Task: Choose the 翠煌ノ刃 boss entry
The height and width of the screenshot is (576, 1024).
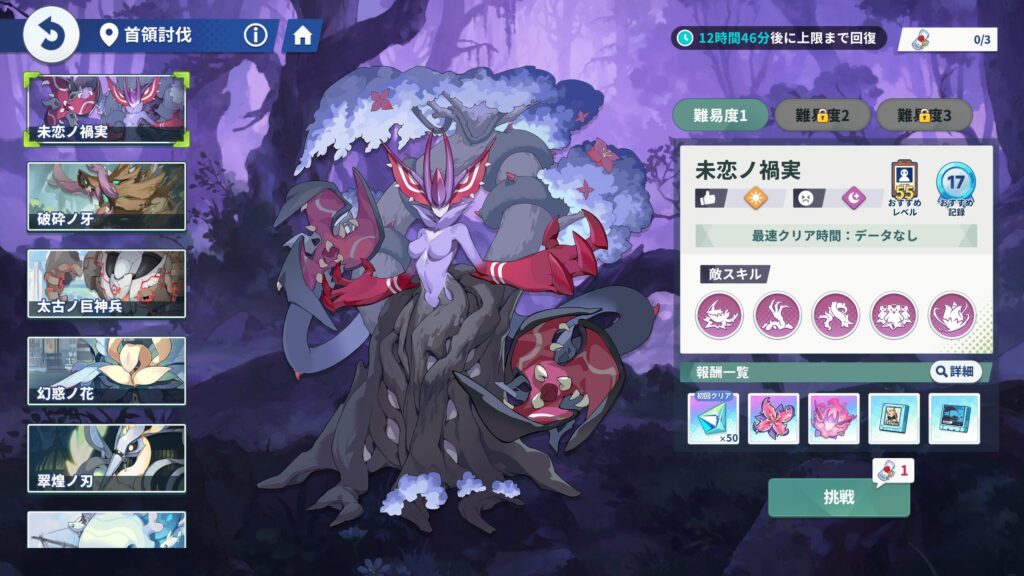Action: pos(106,457)
